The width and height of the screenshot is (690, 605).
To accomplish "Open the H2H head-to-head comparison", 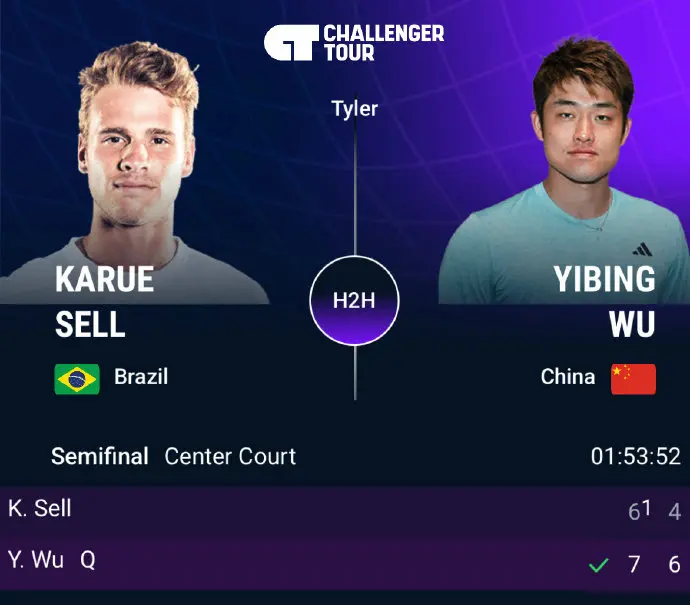I will pyautogui.click(x=354, y=301).
